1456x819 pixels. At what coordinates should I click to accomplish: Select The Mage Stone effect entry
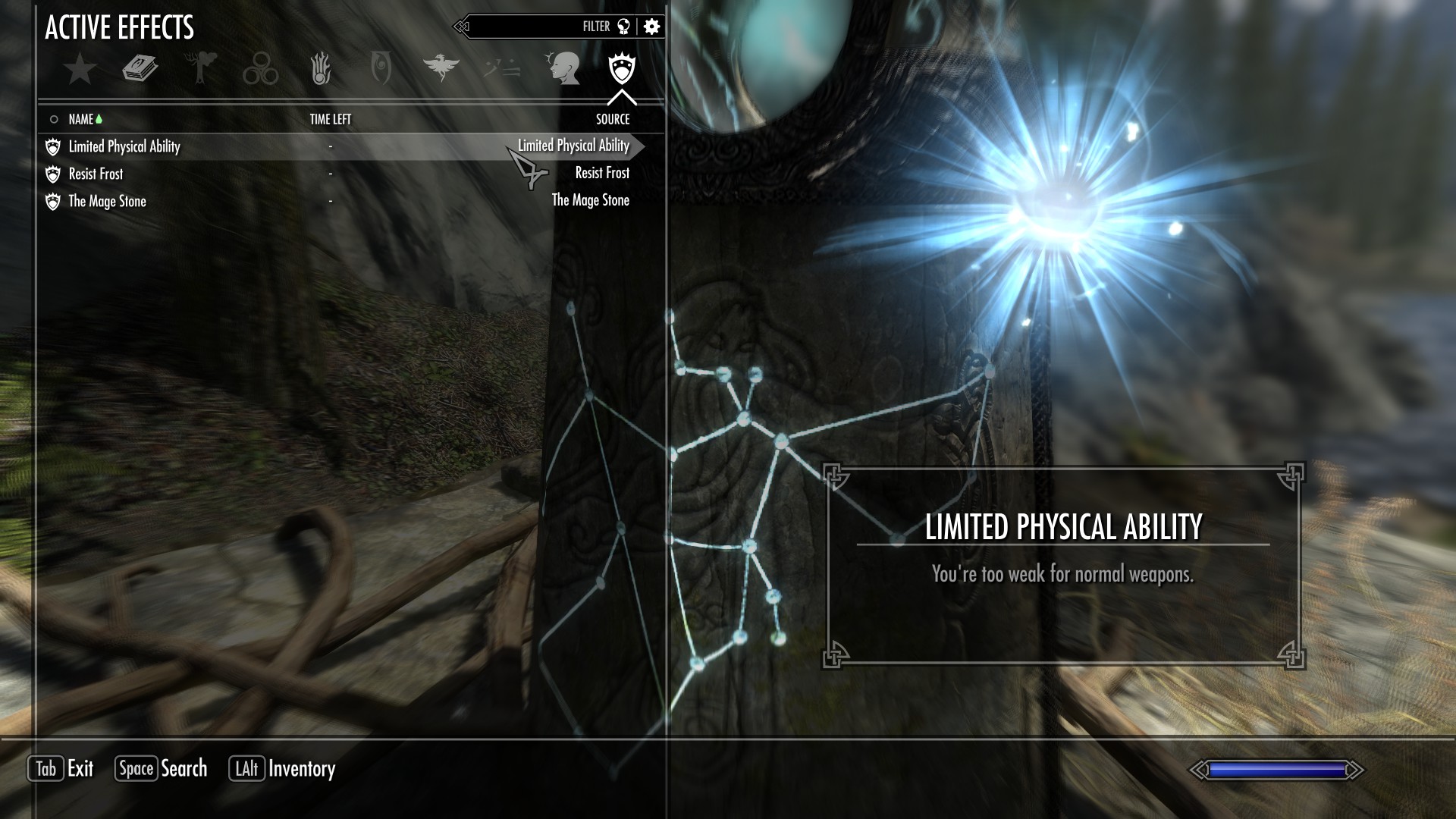[x=107, y=201]
